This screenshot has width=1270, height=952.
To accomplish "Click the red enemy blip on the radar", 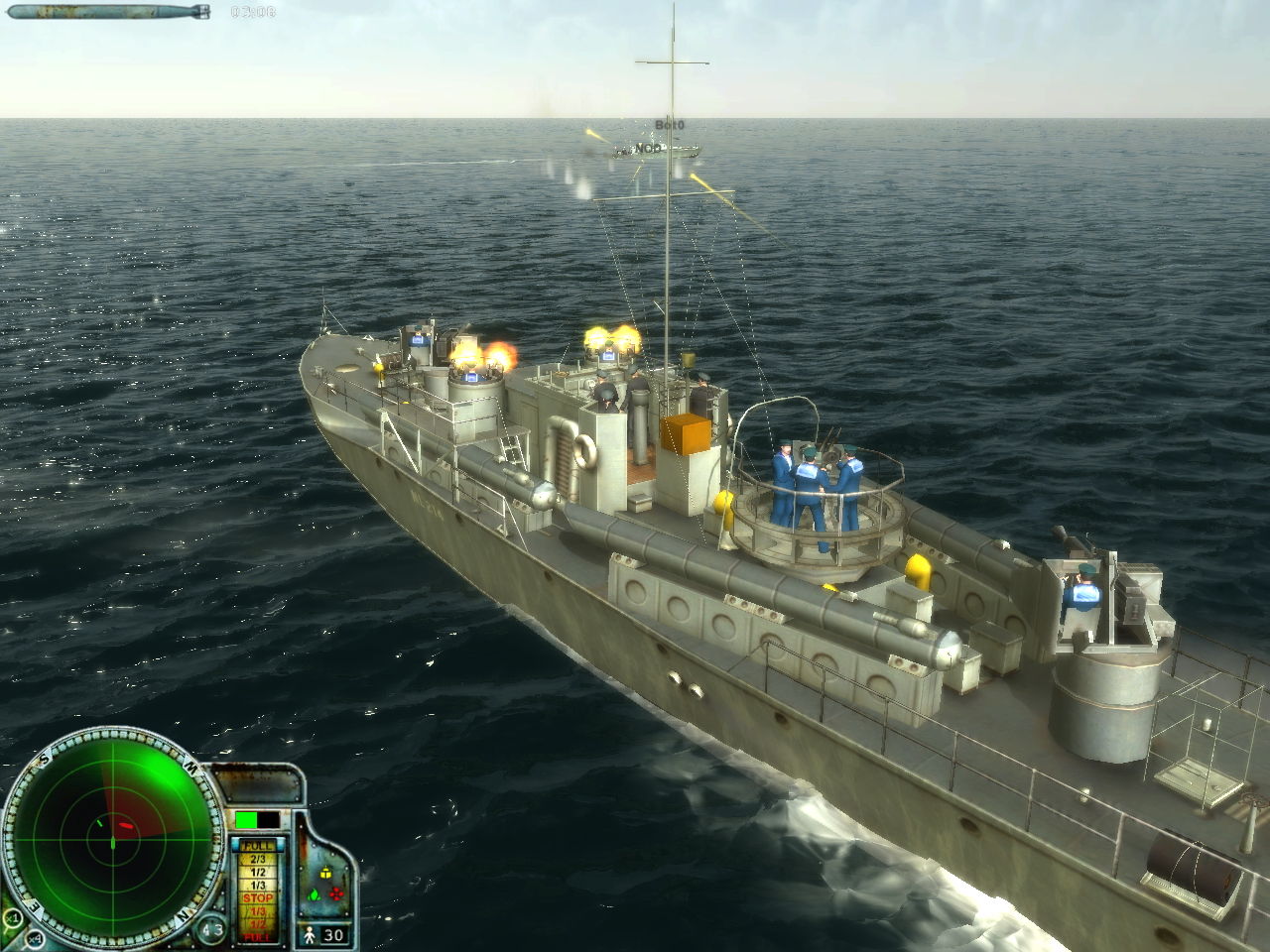I will point(125,824).
